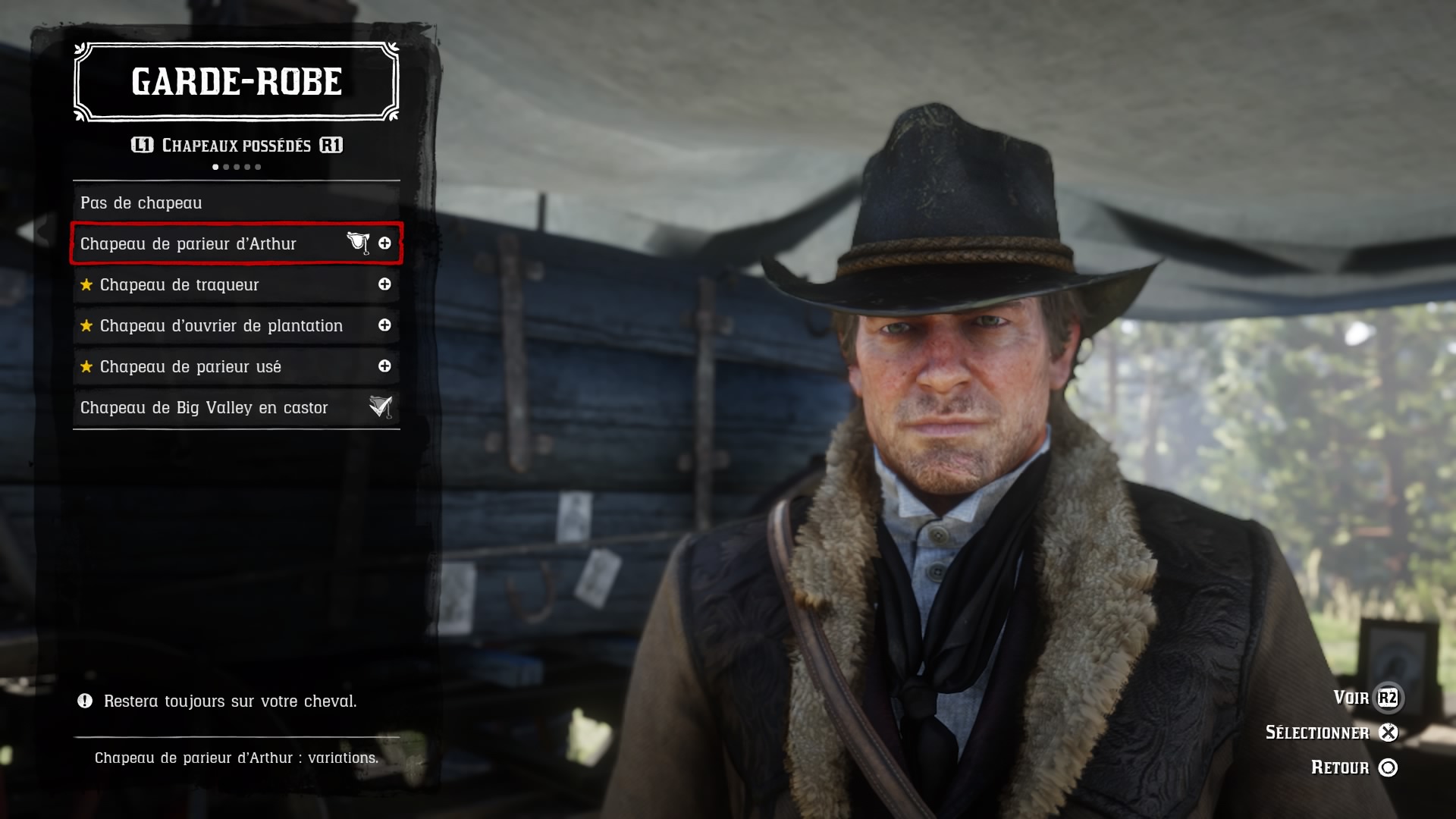Select Chapeau de Big Valley en castor

click(x=204, y=408)
